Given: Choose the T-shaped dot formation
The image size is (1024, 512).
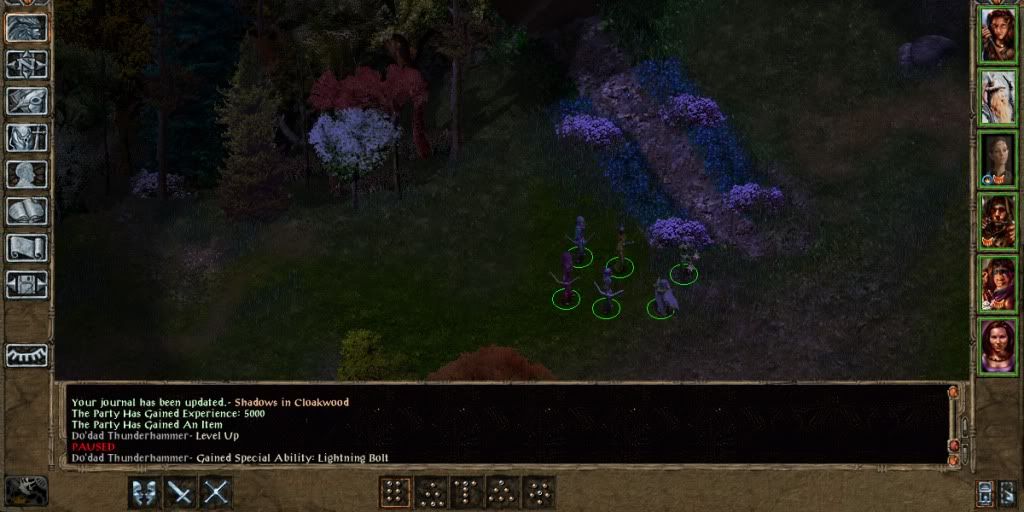Looking at the screenshot, I should [x=467, y=492].
